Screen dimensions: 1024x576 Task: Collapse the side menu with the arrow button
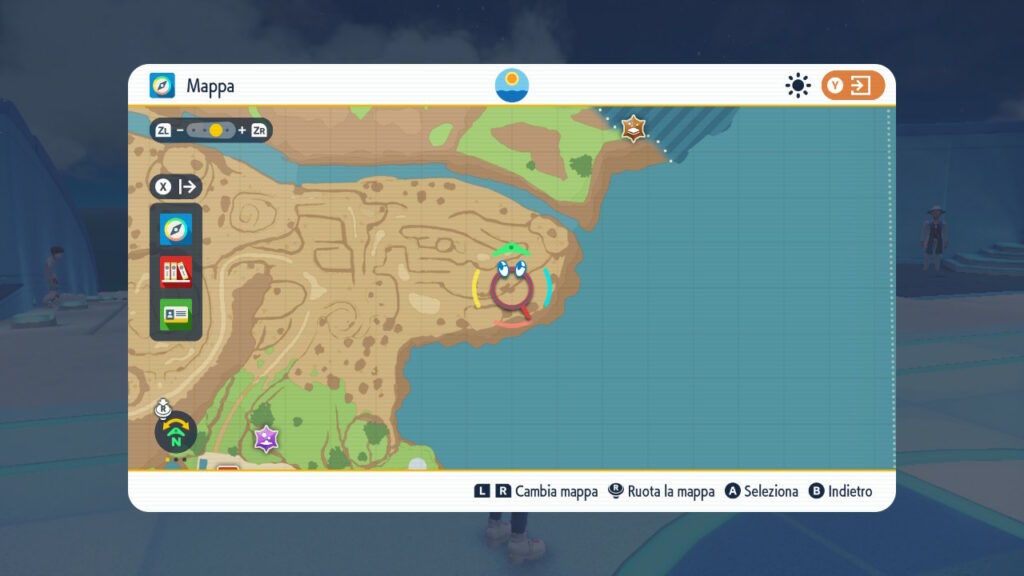pos(176,187)
